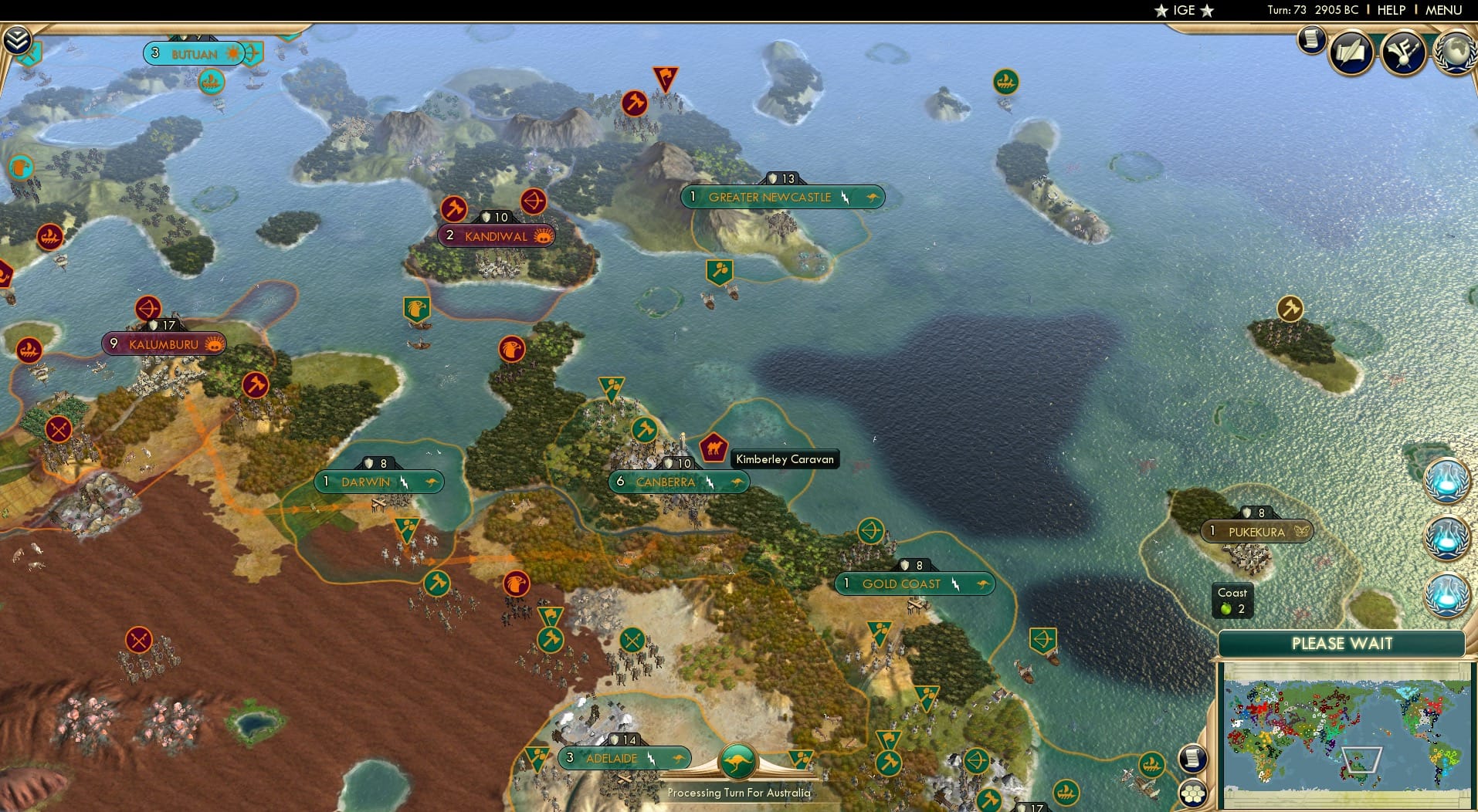Click the butterfly icon on Pukekura's banner
Screen dimensions: 1478x812
click(1303, 533)
